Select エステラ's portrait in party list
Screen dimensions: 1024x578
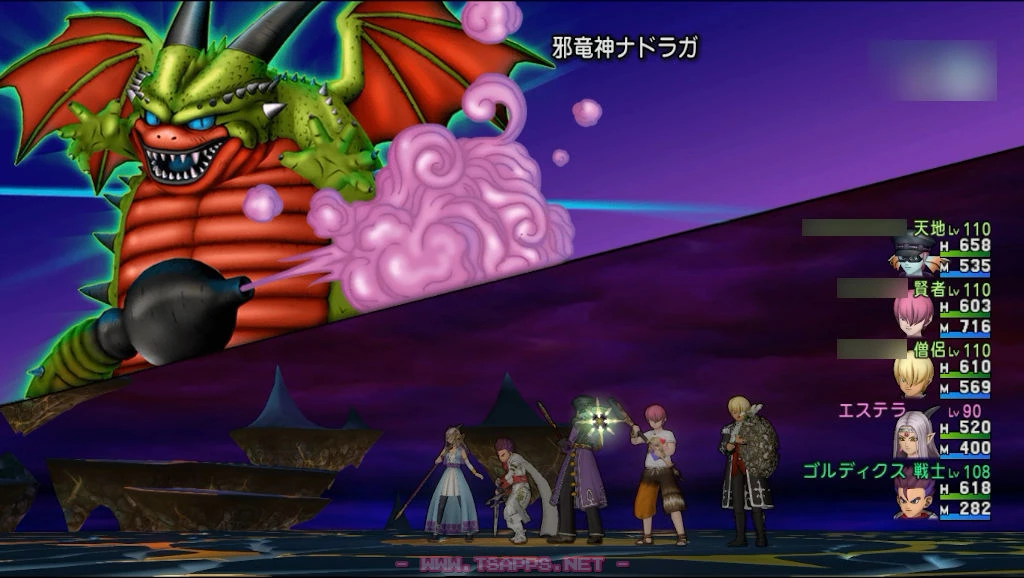pyautogui.click(x=913, y=436)
